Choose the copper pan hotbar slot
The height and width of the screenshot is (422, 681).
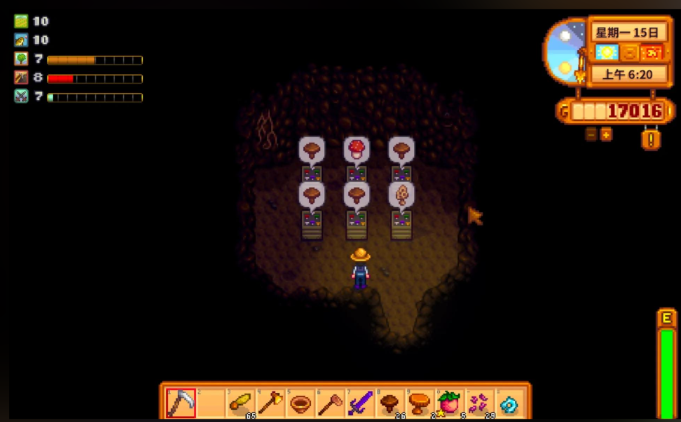300,402
